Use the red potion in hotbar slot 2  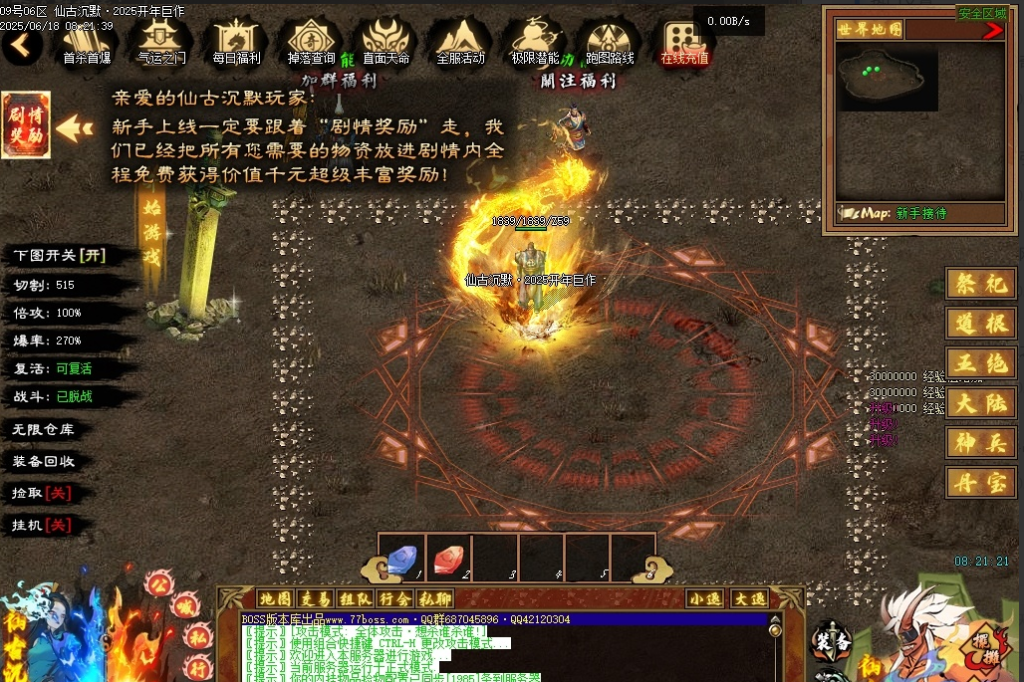pyautogui.click(x=448, y=558)
